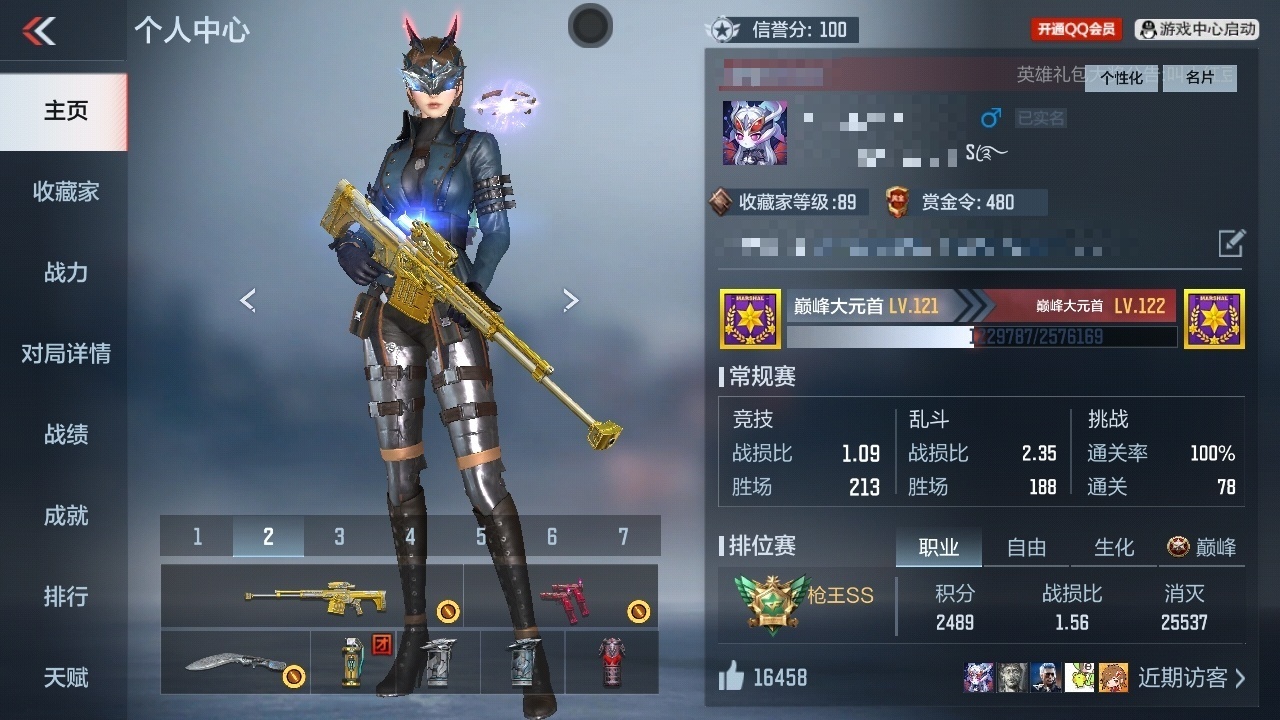This screenshot has width=1280, height=720.
Task: Open 对局详情 match details
Action: 65,354
